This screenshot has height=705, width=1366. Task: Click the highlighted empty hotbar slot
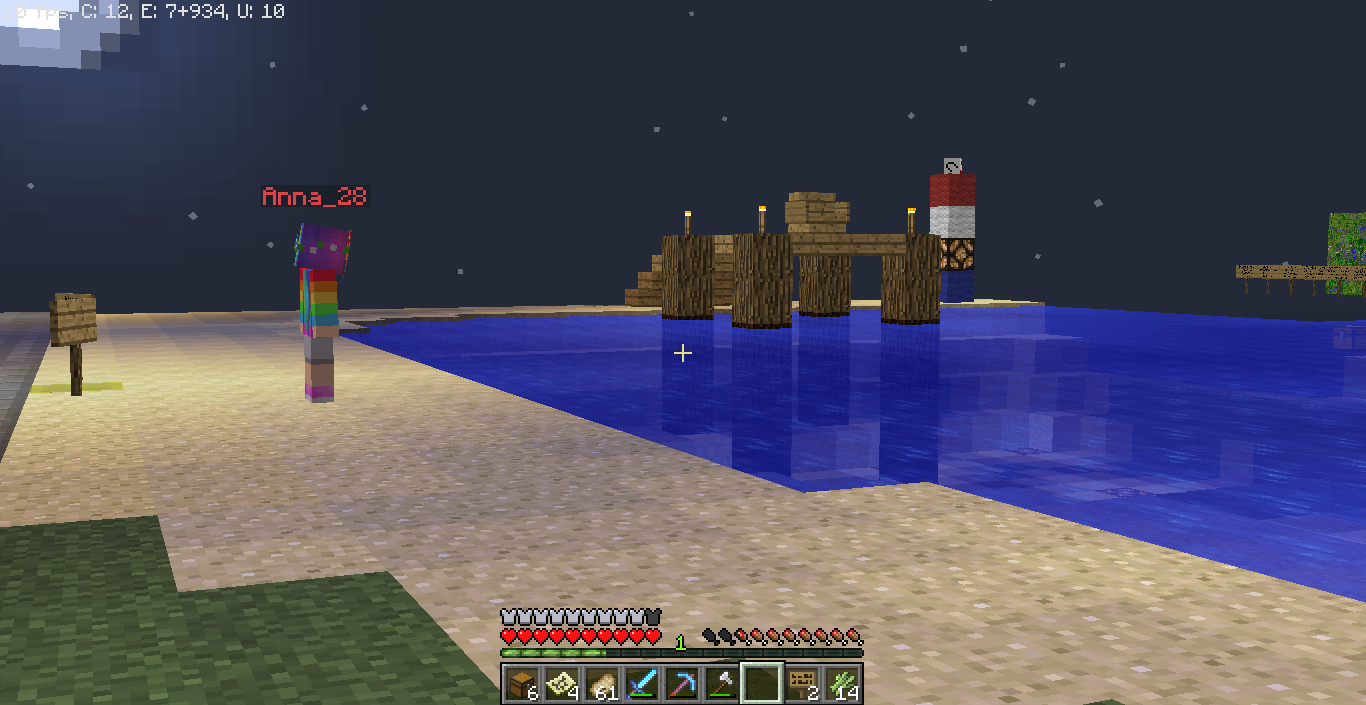[762, 684]
